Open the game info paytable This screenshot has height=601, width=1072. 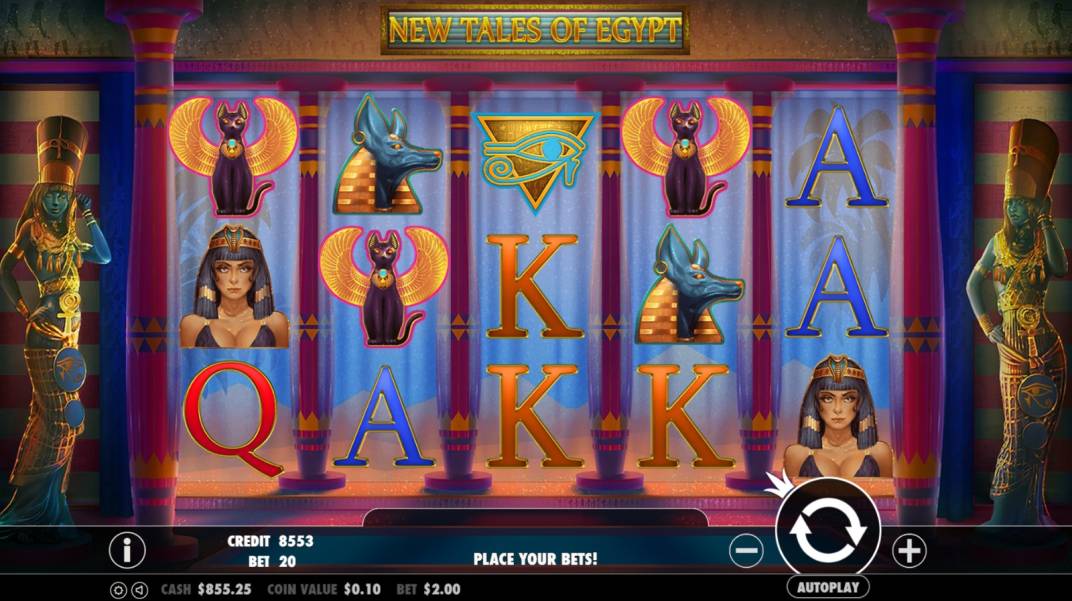click(127, 549)
